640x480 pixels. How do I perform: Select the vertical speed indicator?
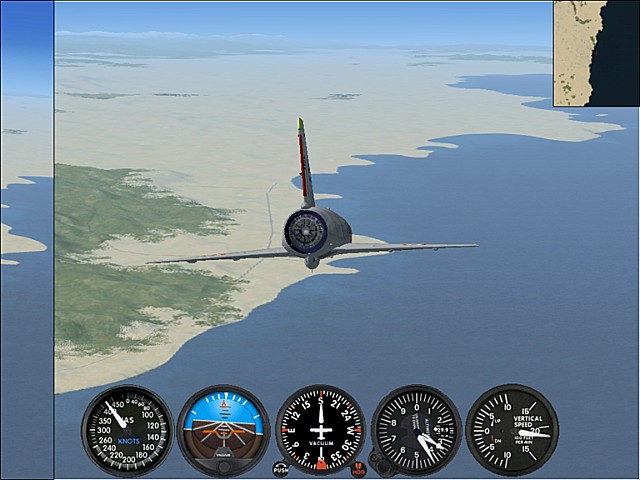click(x=511, y=430)
